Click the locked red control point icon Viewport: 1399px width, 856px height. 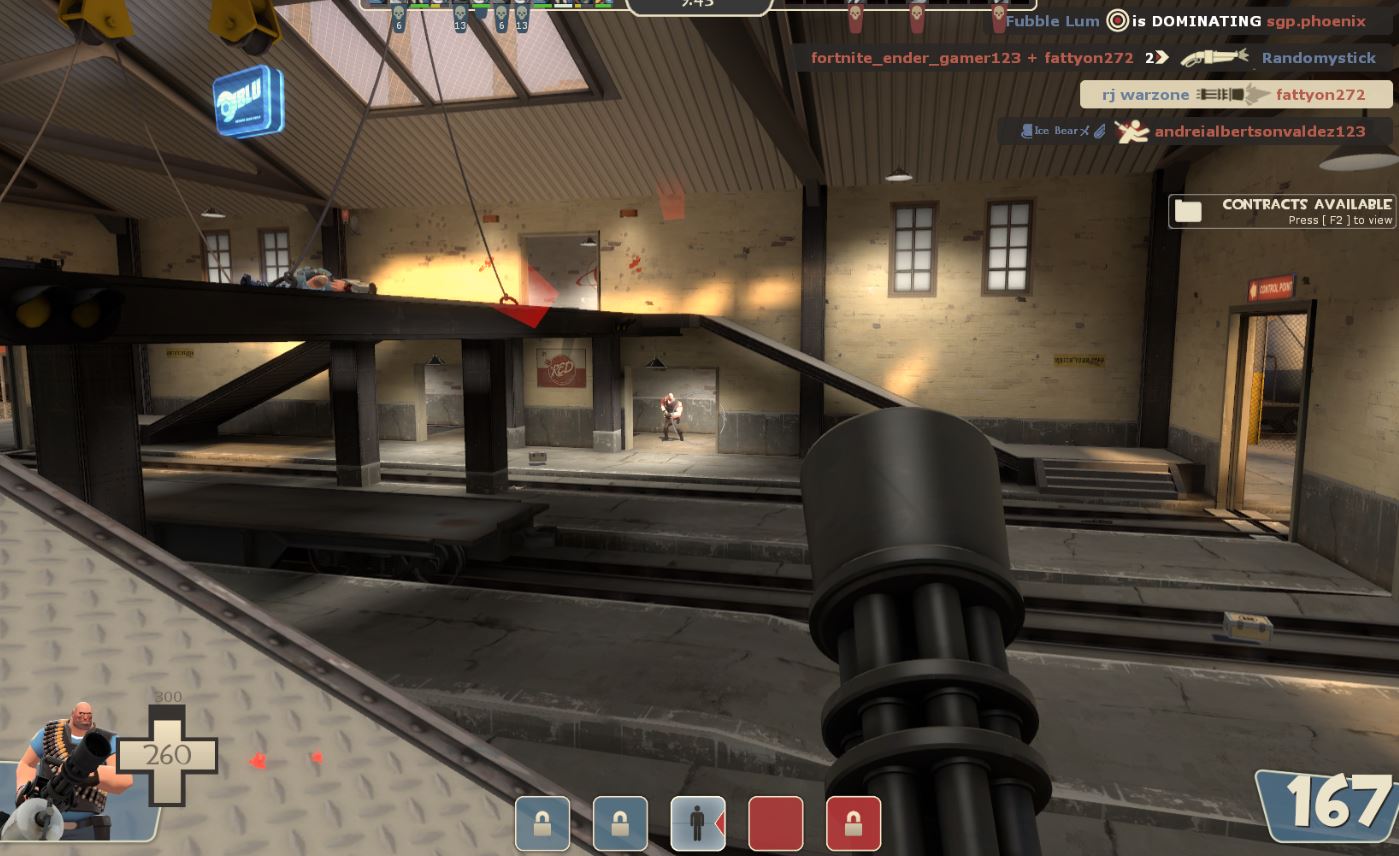(853, 823)
